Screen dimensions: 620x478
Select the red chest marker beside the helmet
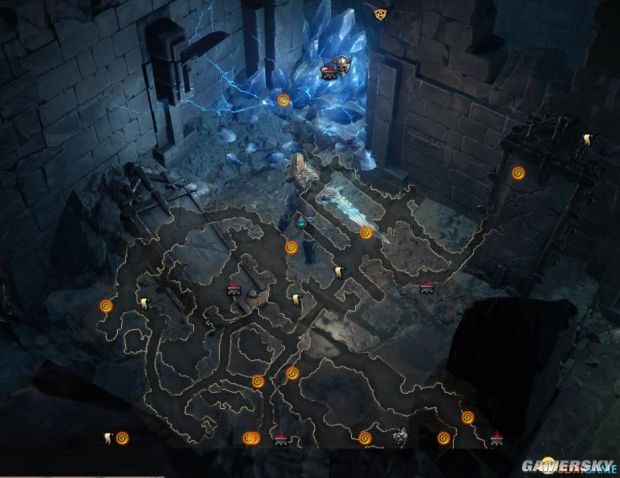[x=327, y=70]
